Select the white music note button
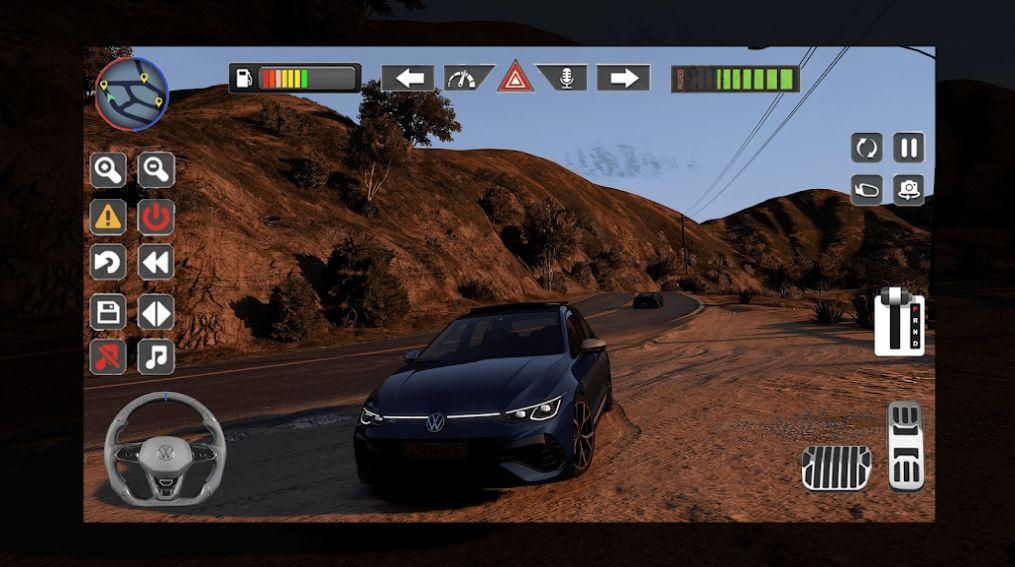This screenshot has height=567, width=1015. tap(156, 357)
